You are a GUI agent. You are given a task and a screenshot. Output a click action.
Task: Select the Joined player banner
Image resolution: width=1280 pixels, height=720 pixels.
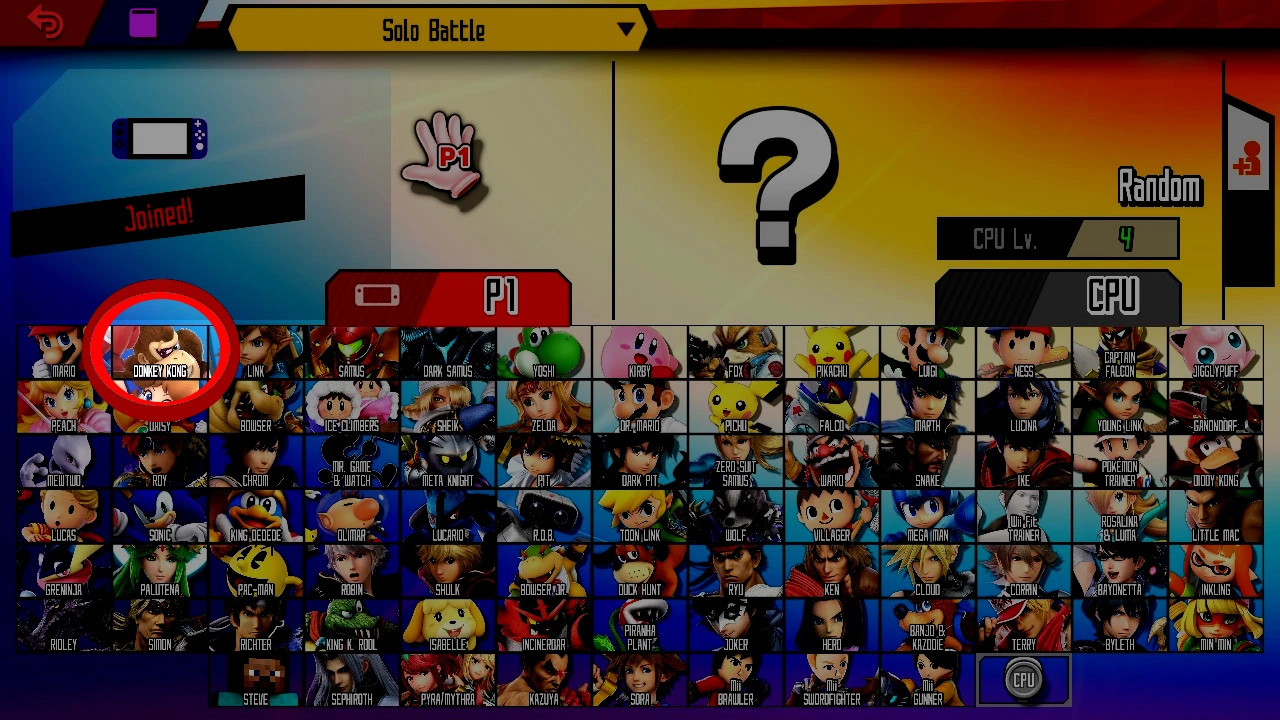click(160, 210)
